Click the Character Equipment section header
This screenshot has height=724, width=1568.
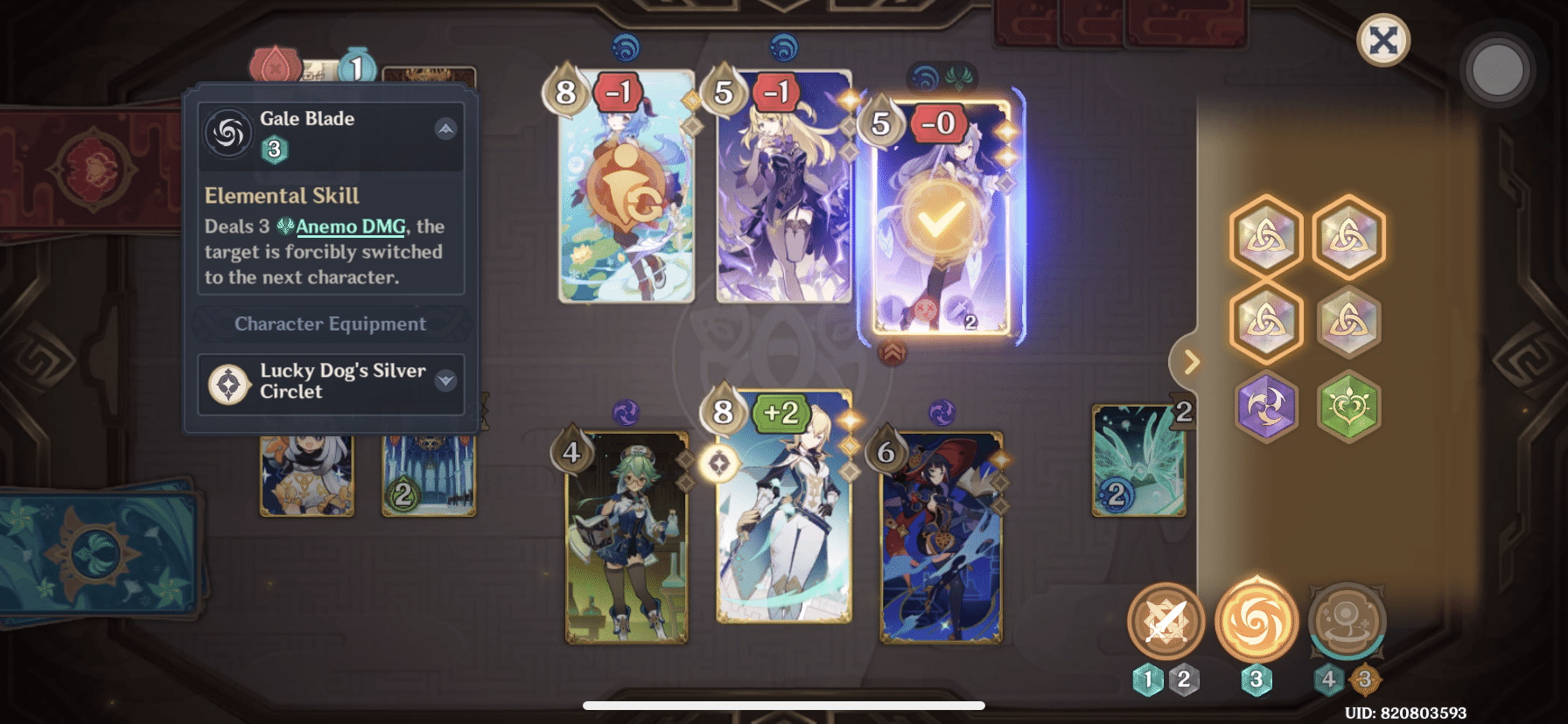click(330, 324)
